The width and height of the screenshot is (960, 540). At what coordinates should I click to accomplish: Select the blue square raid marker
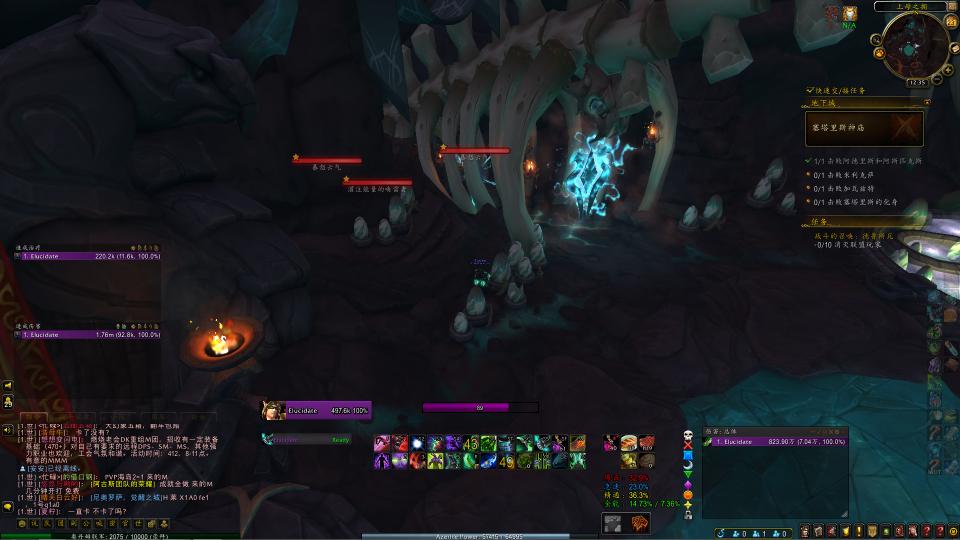coord(688,458)
